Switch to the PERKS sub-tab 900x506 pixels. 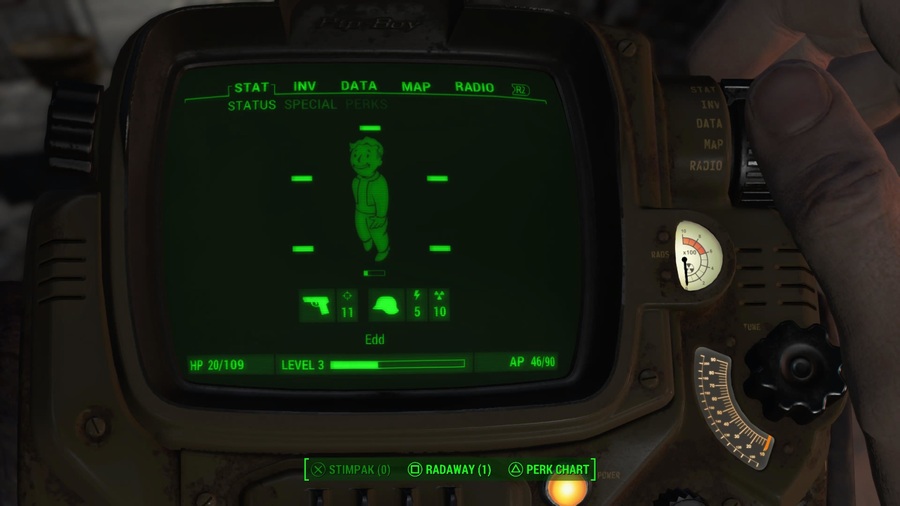point(367,105)
